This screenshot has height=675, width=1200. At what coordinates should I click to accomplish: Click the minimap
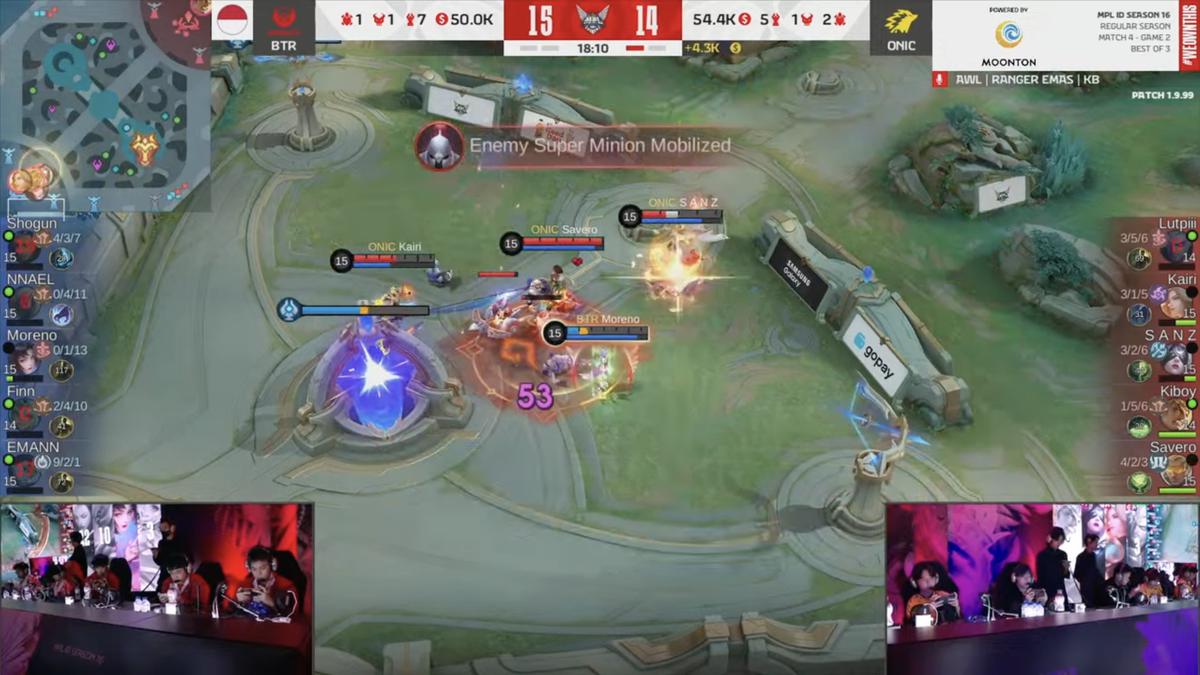[x=105, y=105]
